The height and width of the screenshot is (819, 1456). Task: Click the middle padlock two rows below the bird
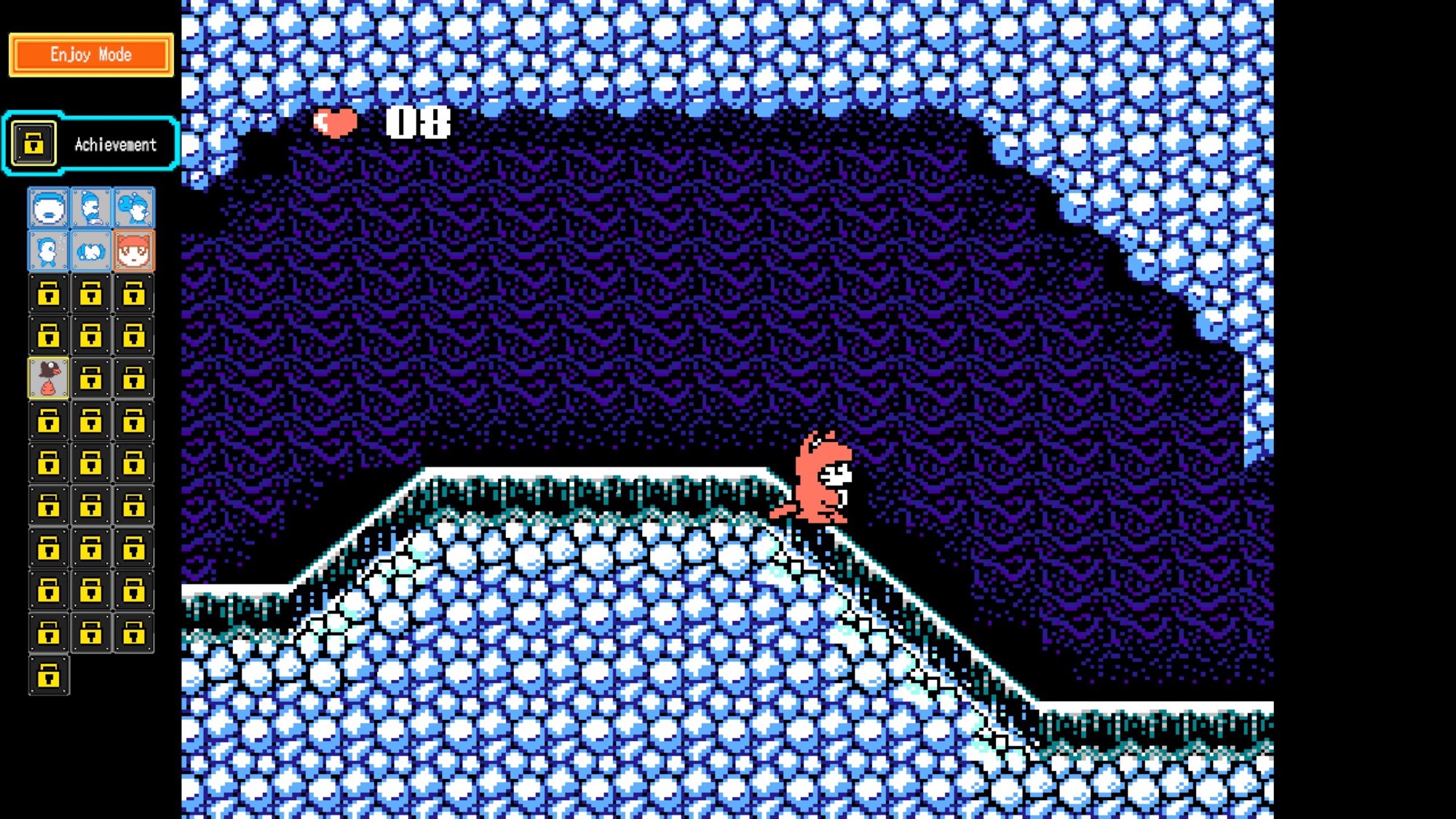coord(91,460)
